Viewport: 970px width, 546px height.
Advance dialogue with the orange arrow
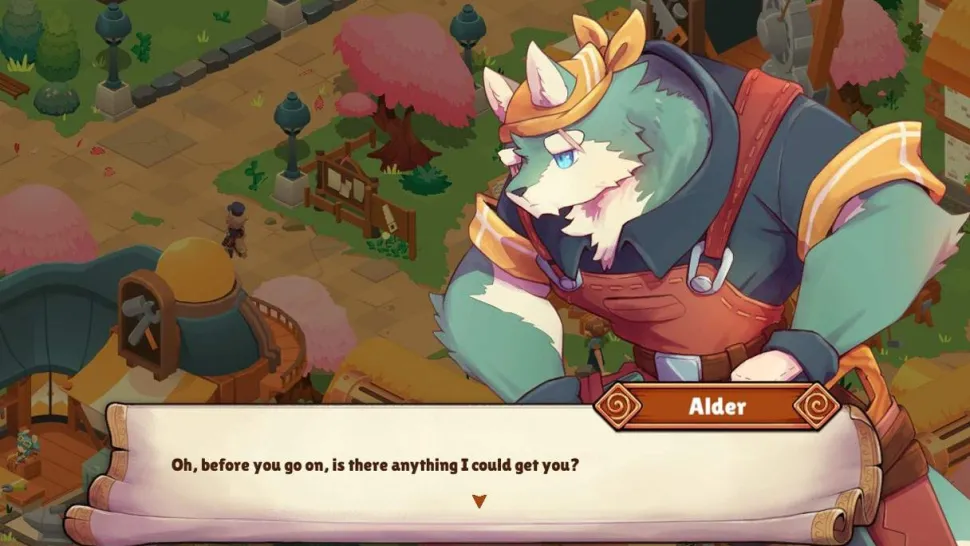point(479,501)
